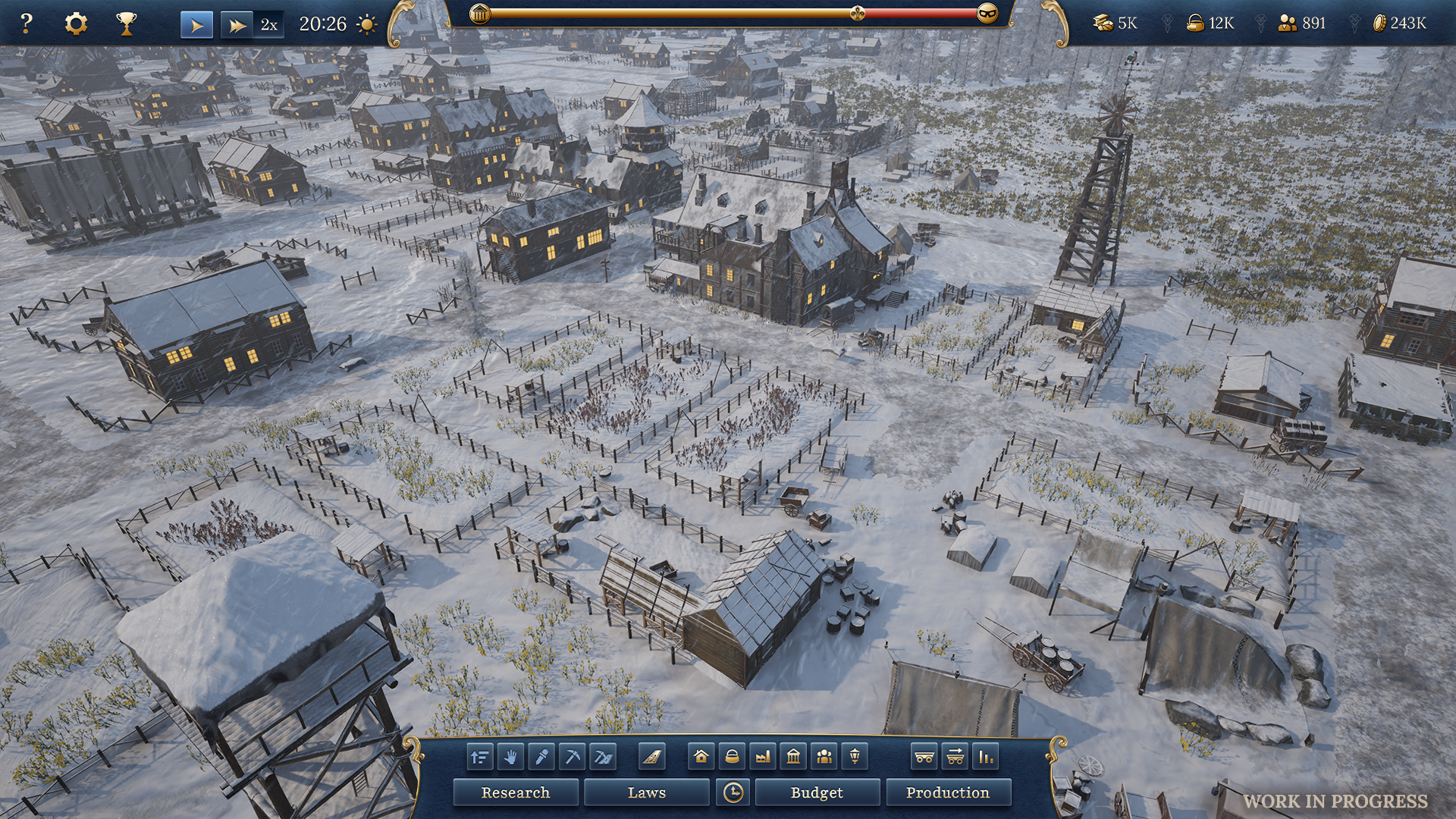Viewport: 1456px width, 819px height.
Task: Set game to normal play speed
Action: click(x=196, y=25)
